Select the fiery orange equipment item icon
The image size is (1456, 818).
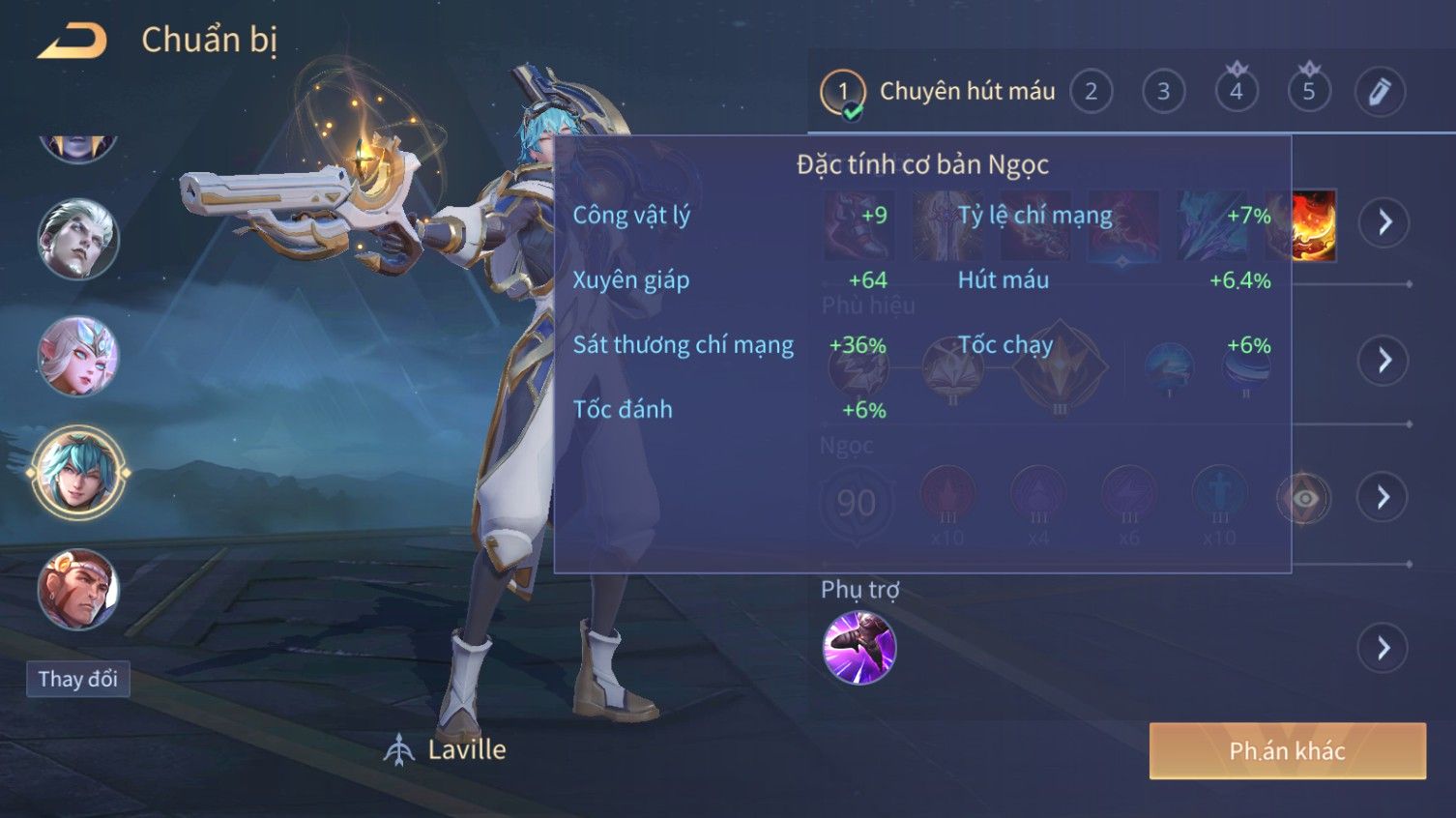1315,225
